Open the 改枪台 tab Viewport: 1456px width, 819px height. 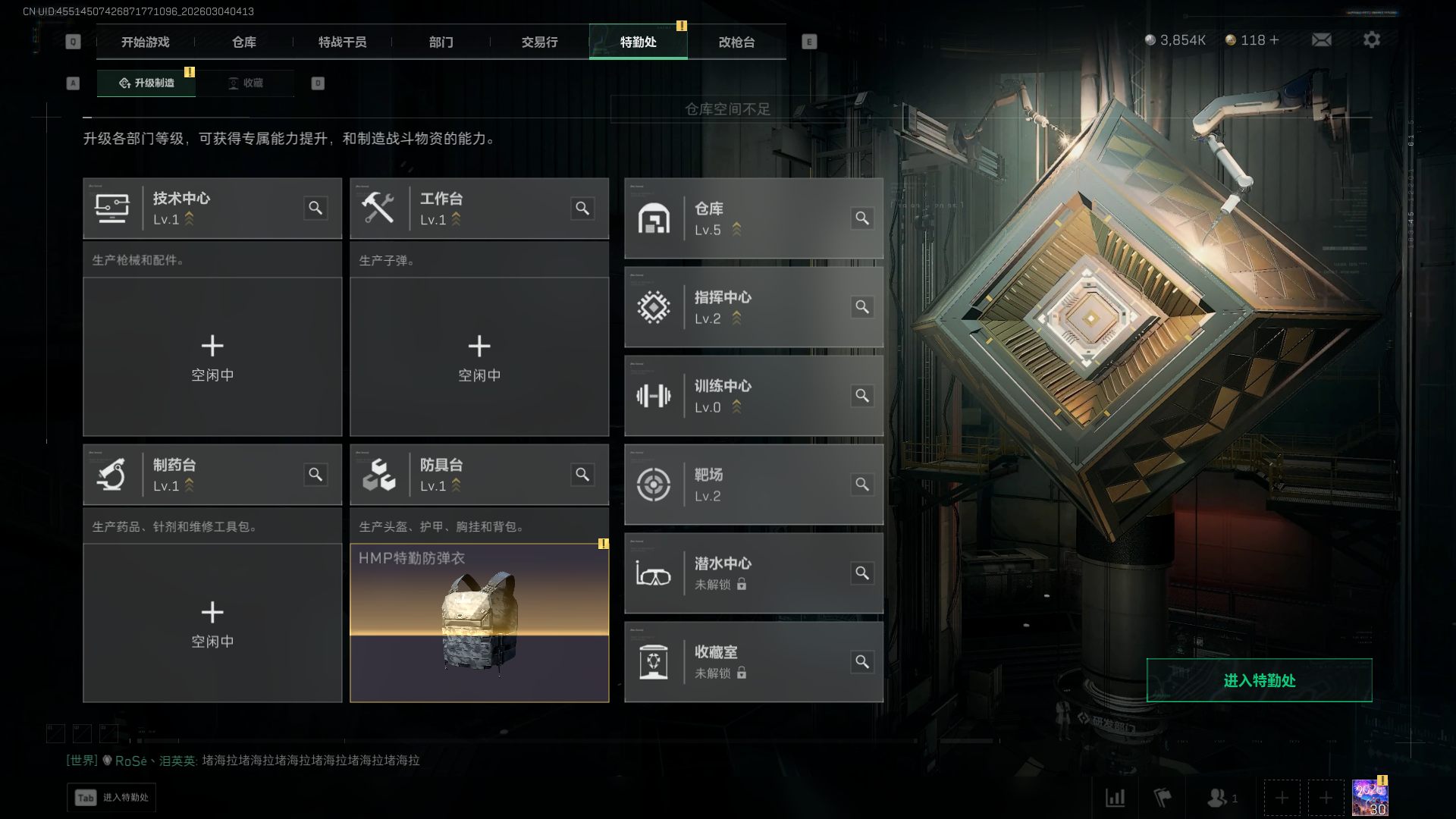click(736, 42)
